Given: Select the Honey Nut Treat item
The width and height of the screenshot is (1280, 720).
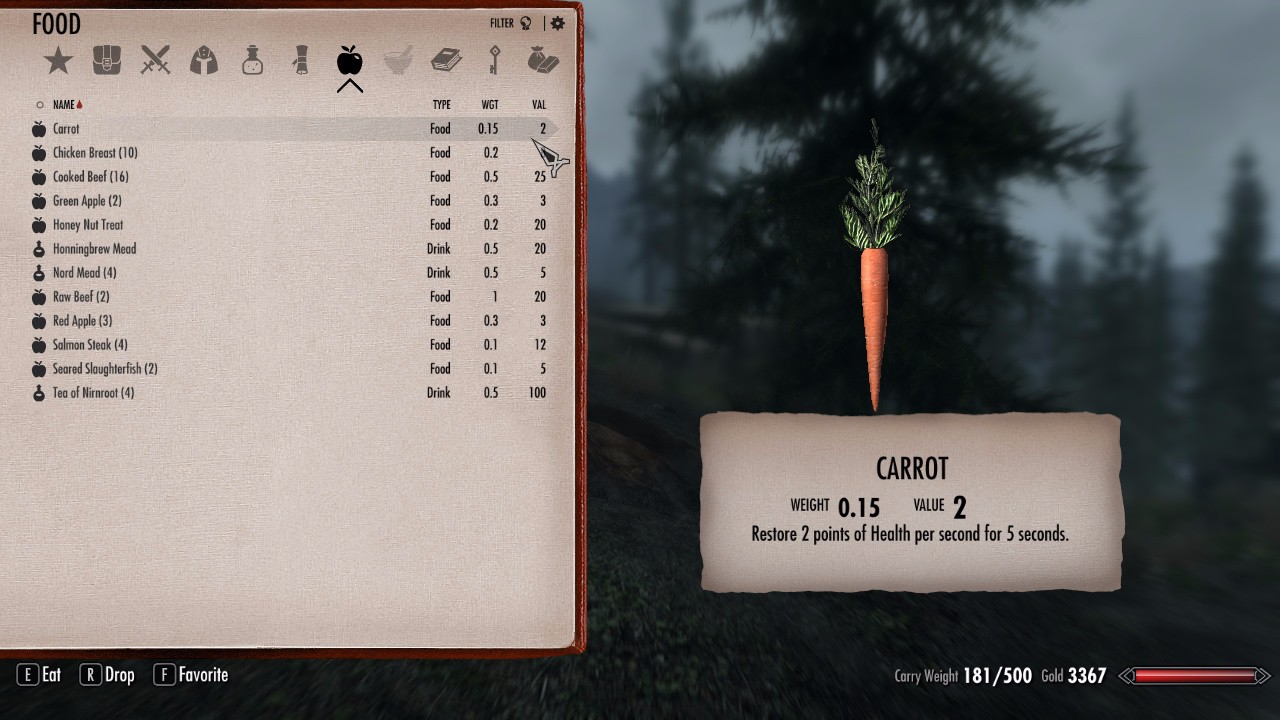Looking at the screenshot, I should click(88, 225).
